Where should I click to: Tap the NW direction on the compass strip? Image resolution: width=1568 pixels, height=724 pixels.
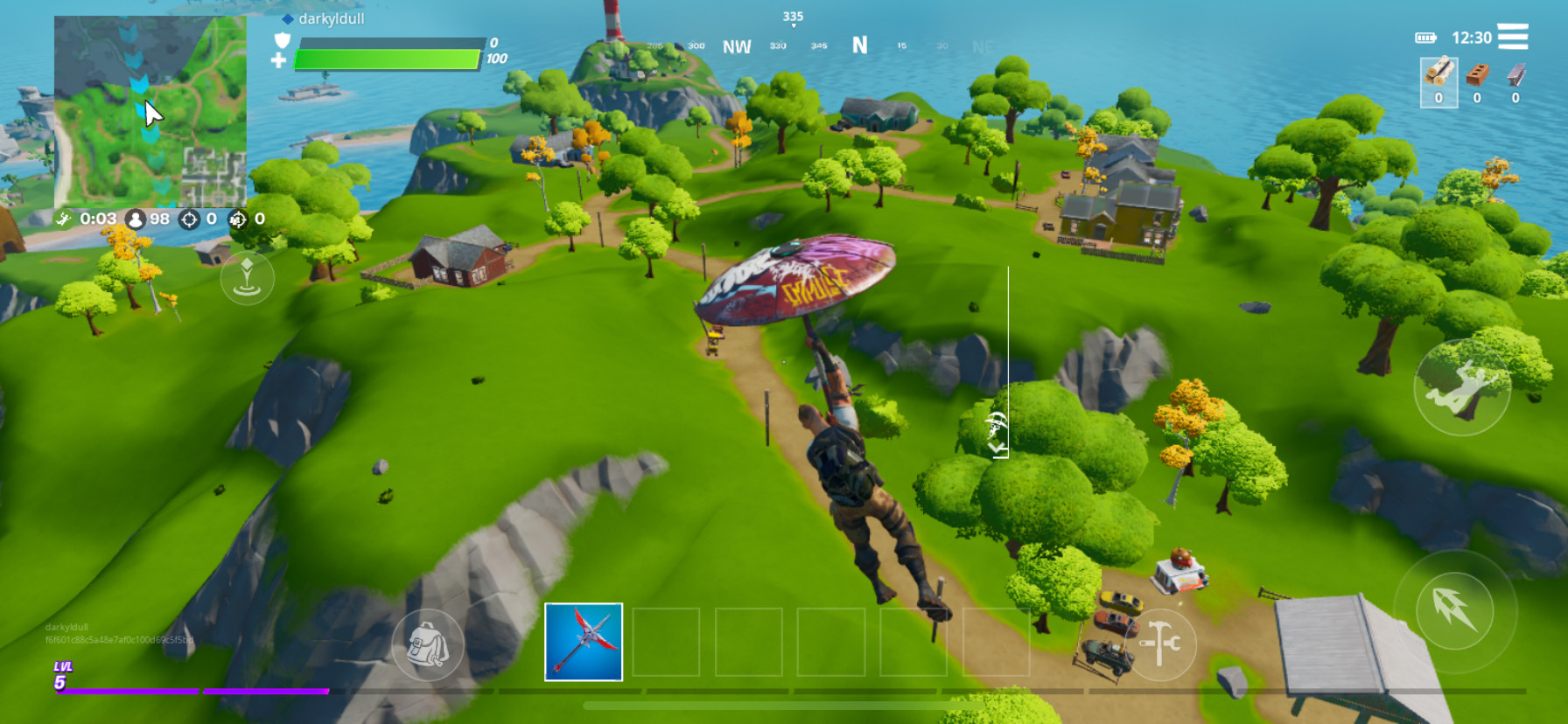click(x=738, y=44)
